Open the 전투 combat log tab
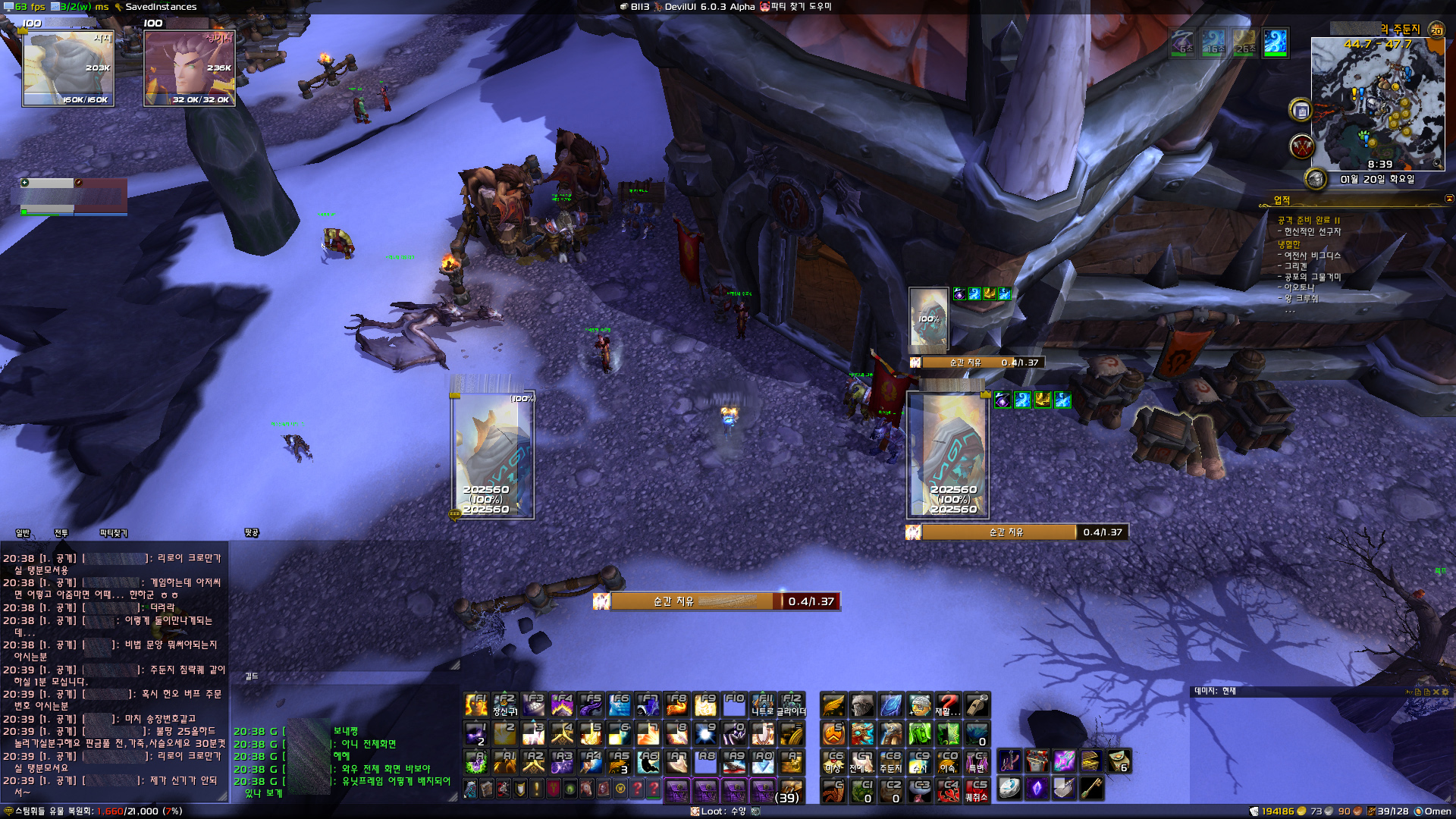Screen dimensions: 1456x819 61,533
